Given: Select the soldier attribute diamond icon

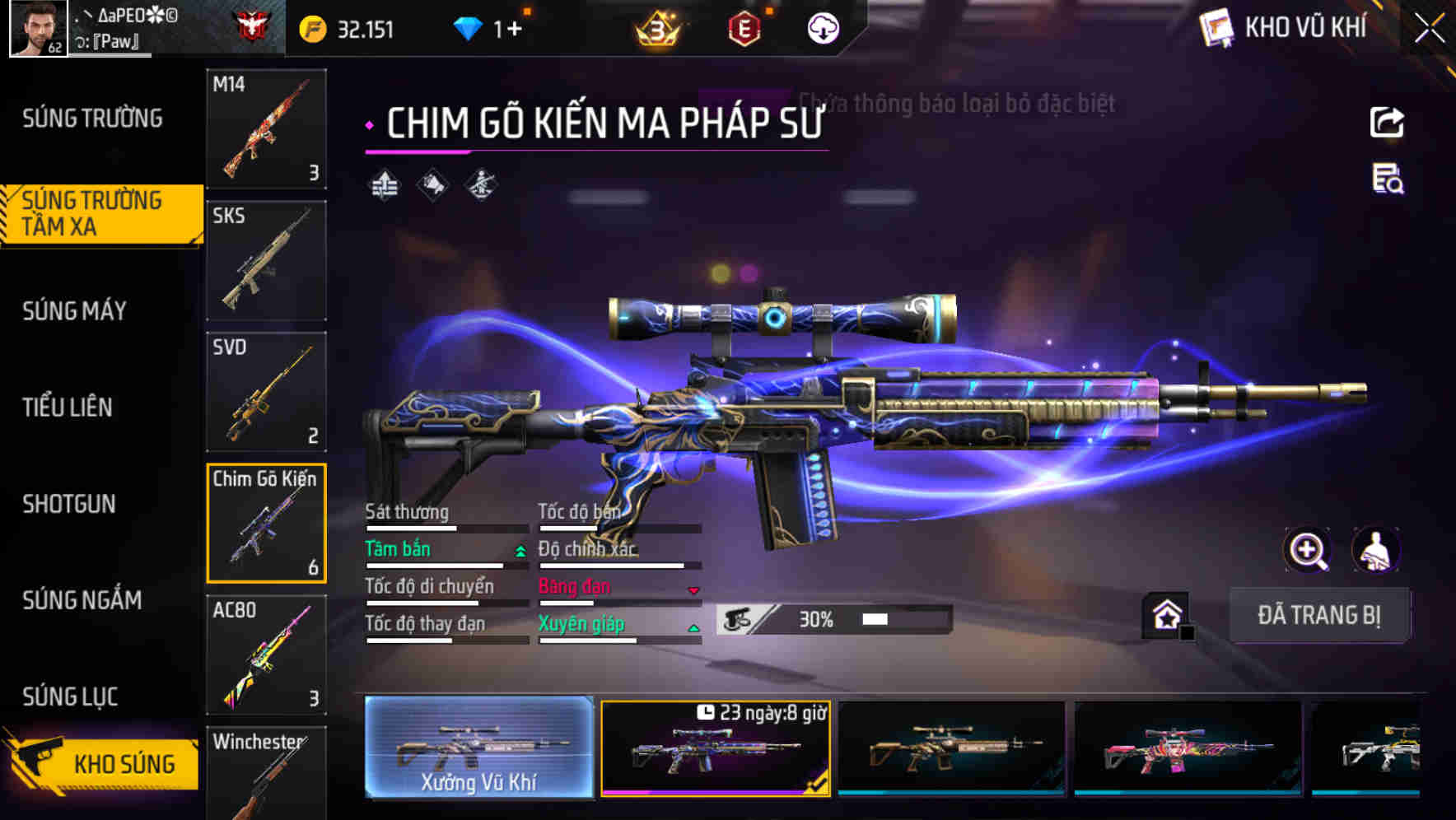Looking at the screenshot, I should point(480,184).
